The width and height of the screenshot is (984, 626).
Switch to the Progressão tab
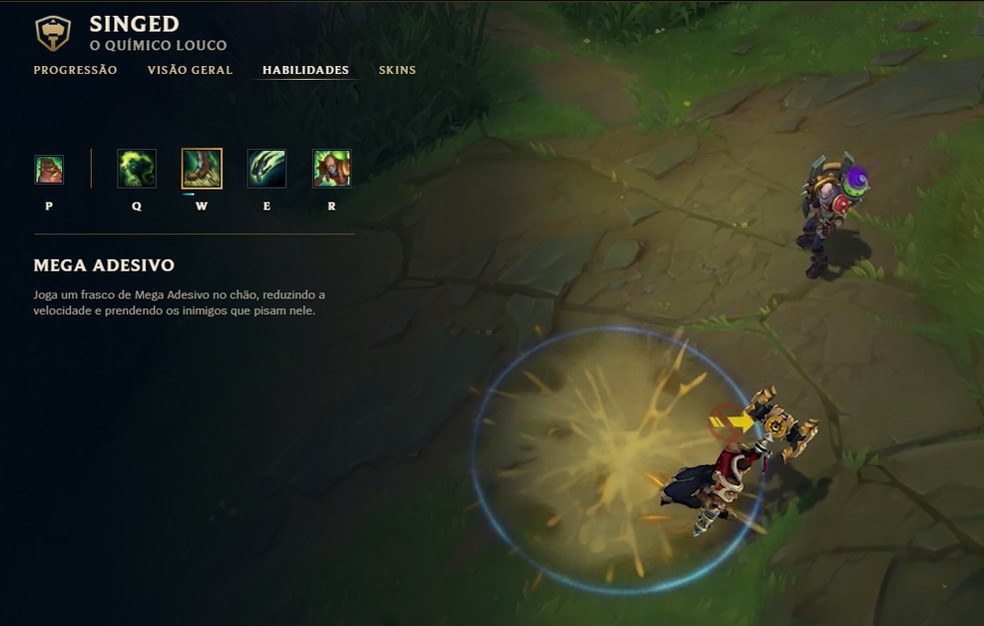click(x=75, y=70)
